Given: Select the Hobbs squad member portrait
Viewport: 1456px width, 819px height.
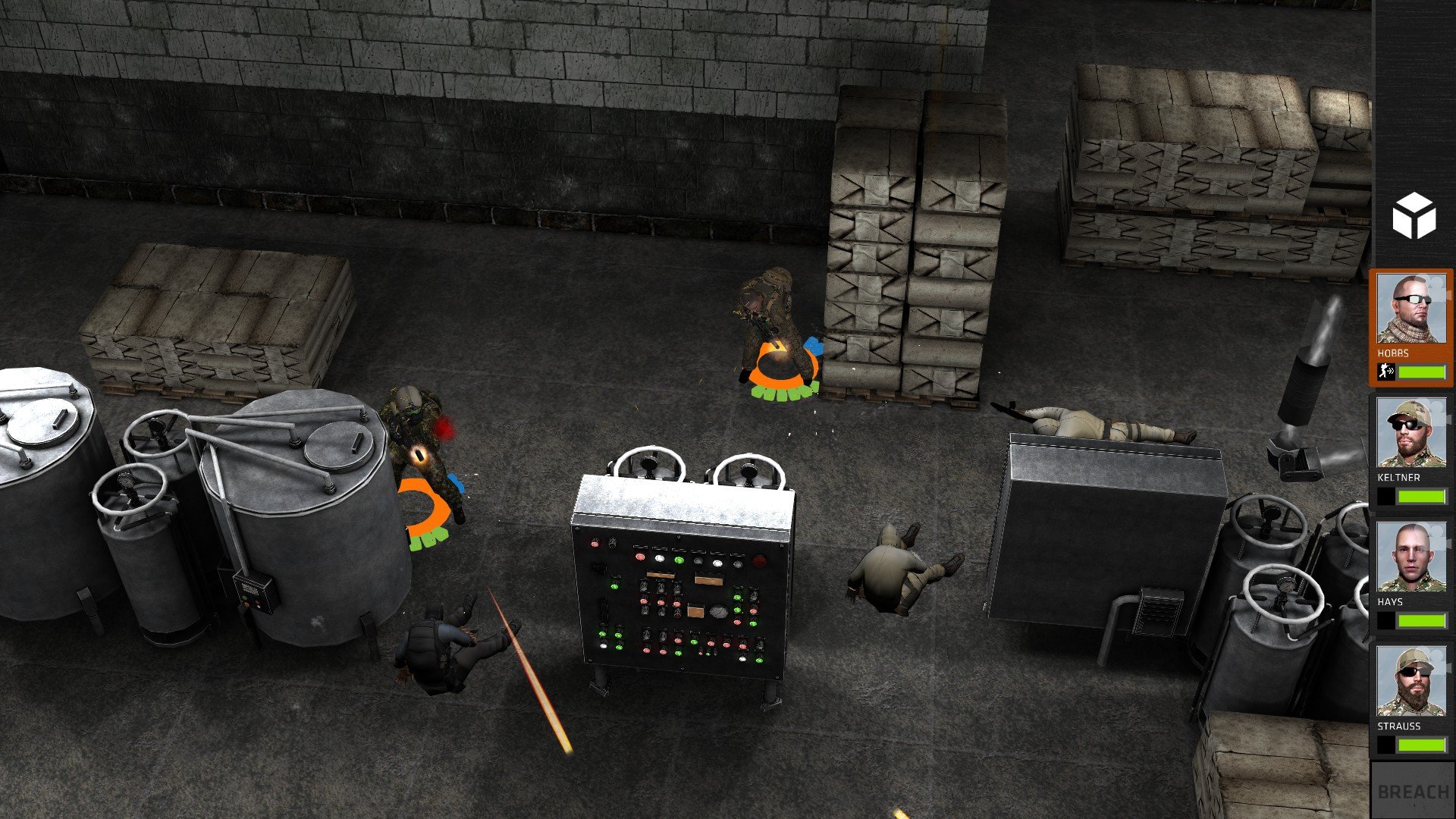Looking at the screenshot, I should pyautogui.click(x=1410, y=309).
